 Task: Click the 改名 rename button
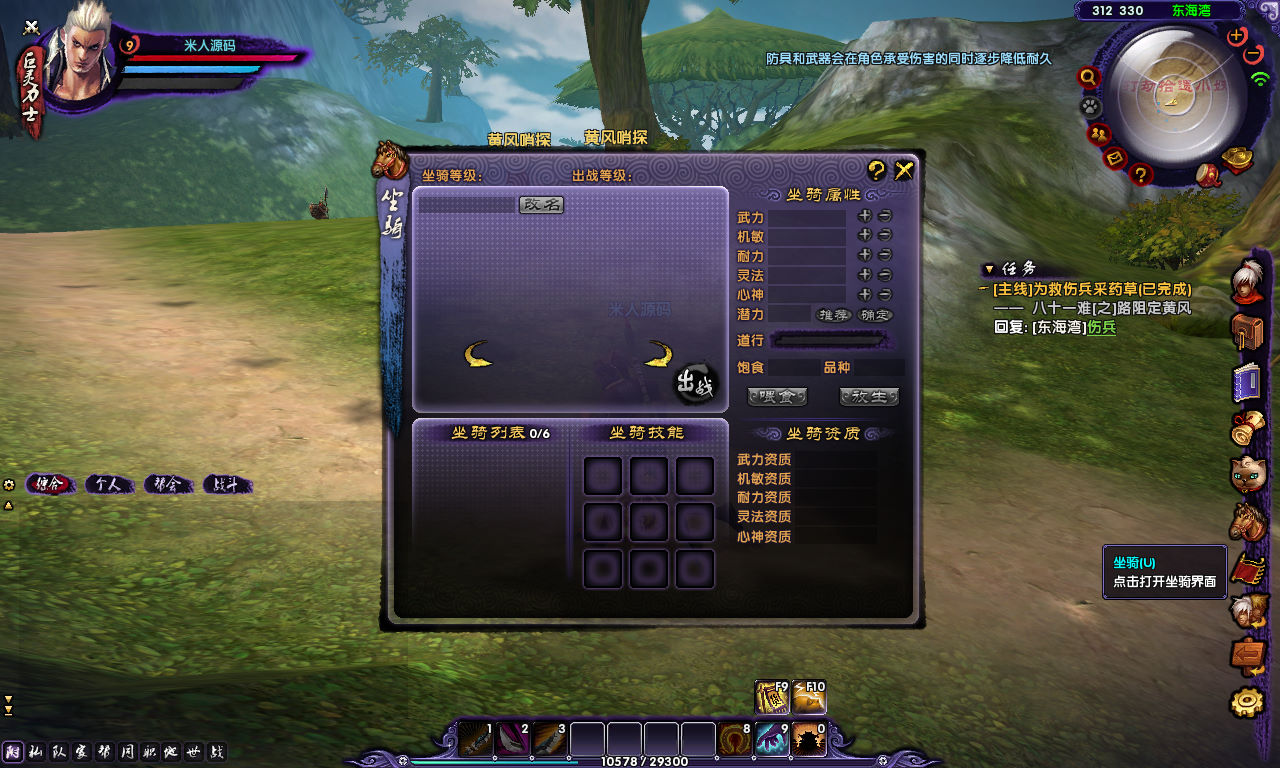(541, 204)
